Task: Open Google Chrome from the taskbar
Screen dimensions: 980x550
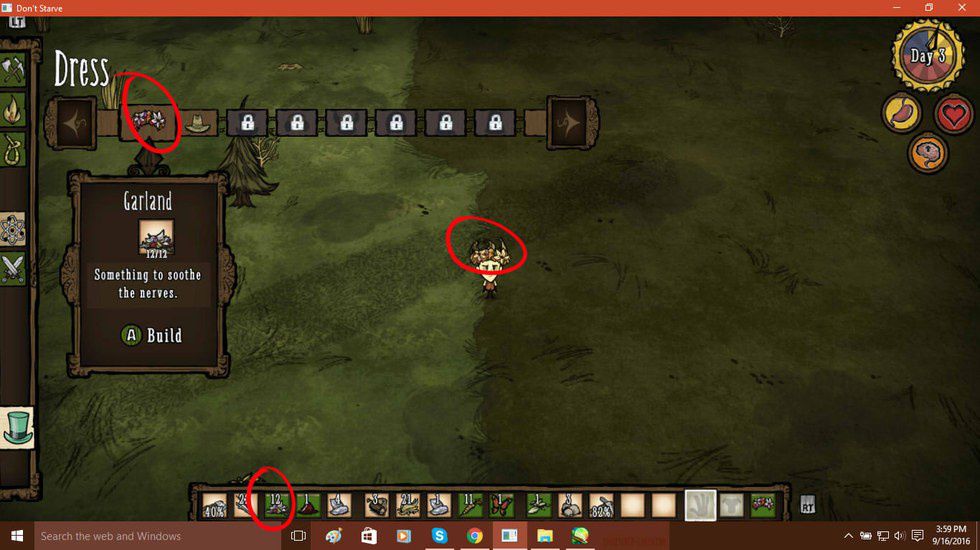Action: click(x=474, y=536)
